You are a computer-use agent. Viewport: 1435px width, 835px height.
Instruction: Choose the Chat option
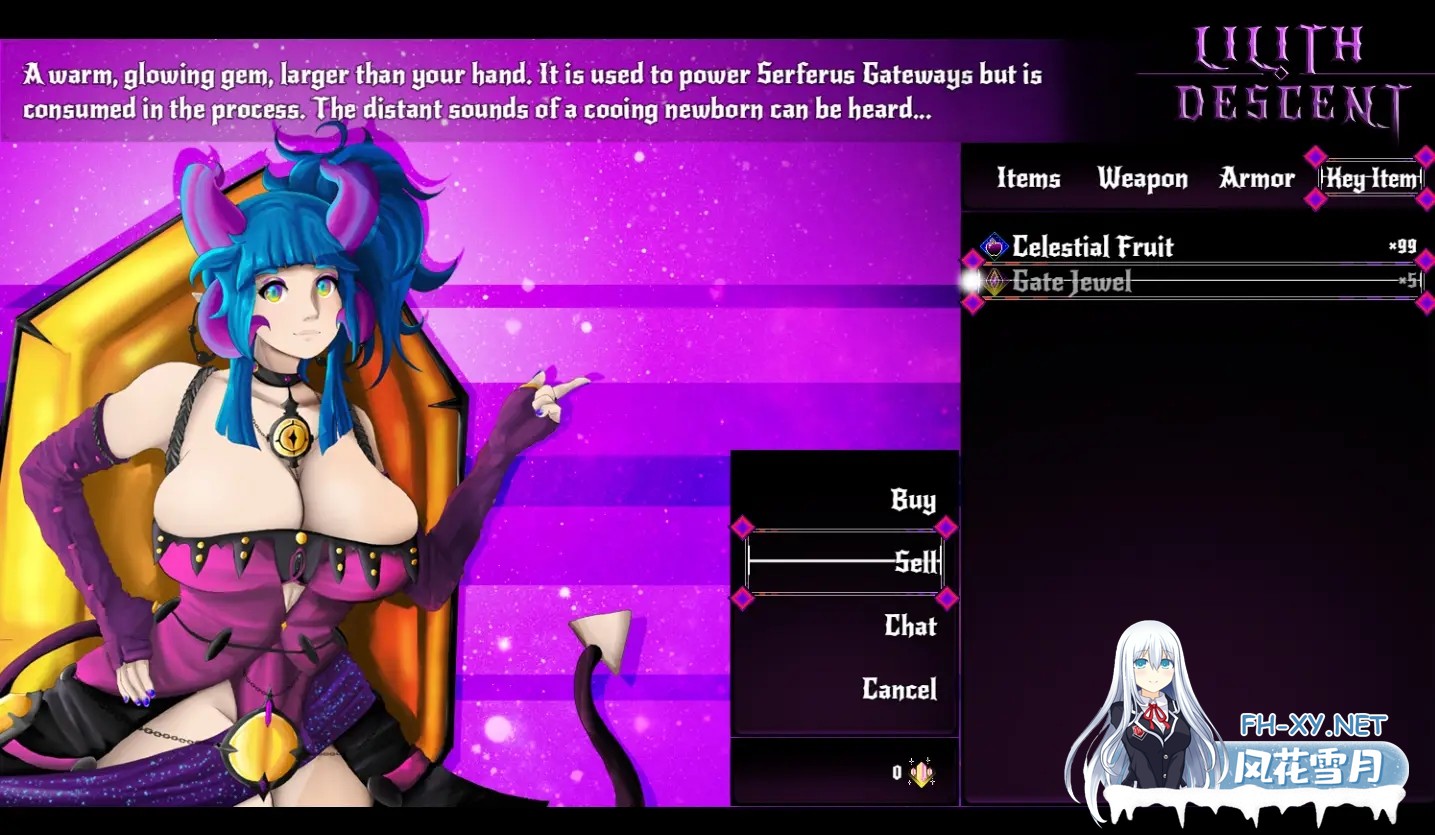910,627
